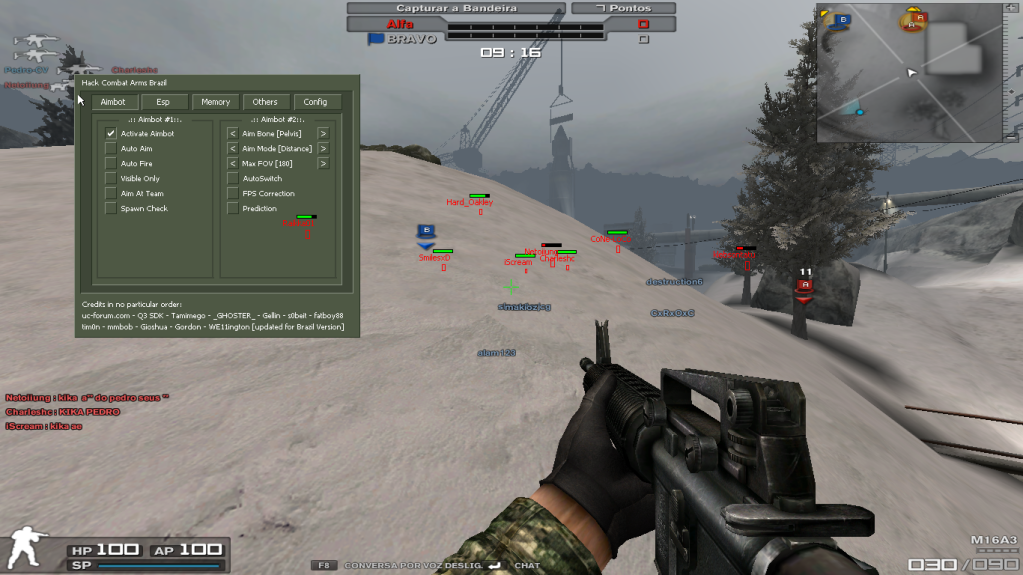1023x575 pixels.
Task: Open the CHAT input at the bottom
Action: 527,566
